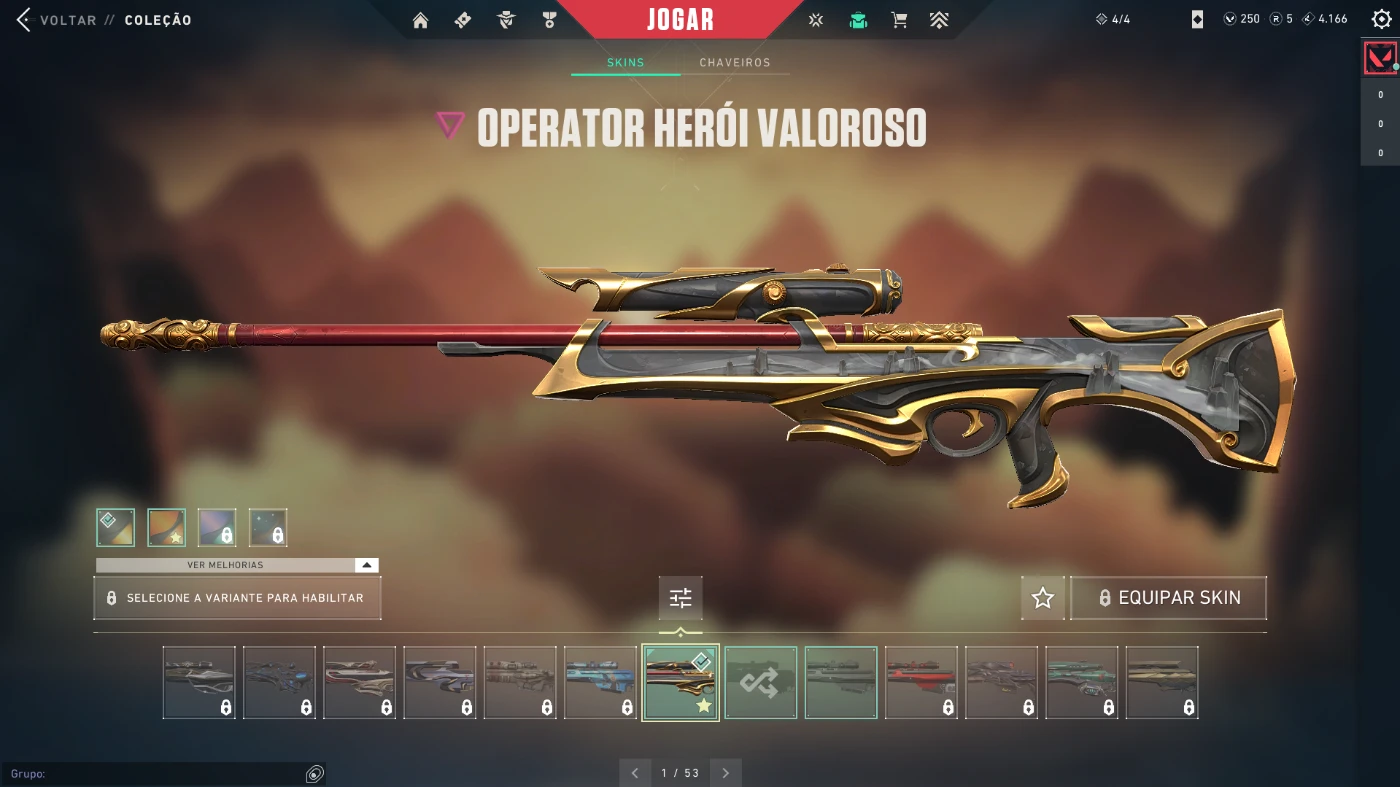Open the home icon in top navigation
The height and width of the screenshot is (787, 1400).
click(420, 20)
